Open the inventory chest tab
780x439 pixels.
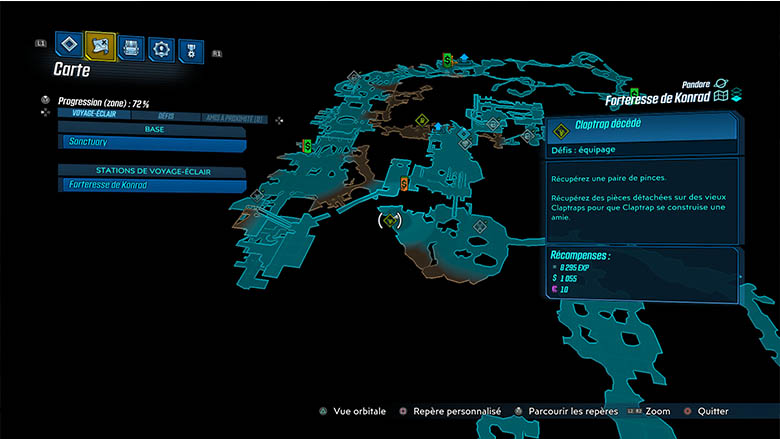pyautogui.click(x=131, y=46)
